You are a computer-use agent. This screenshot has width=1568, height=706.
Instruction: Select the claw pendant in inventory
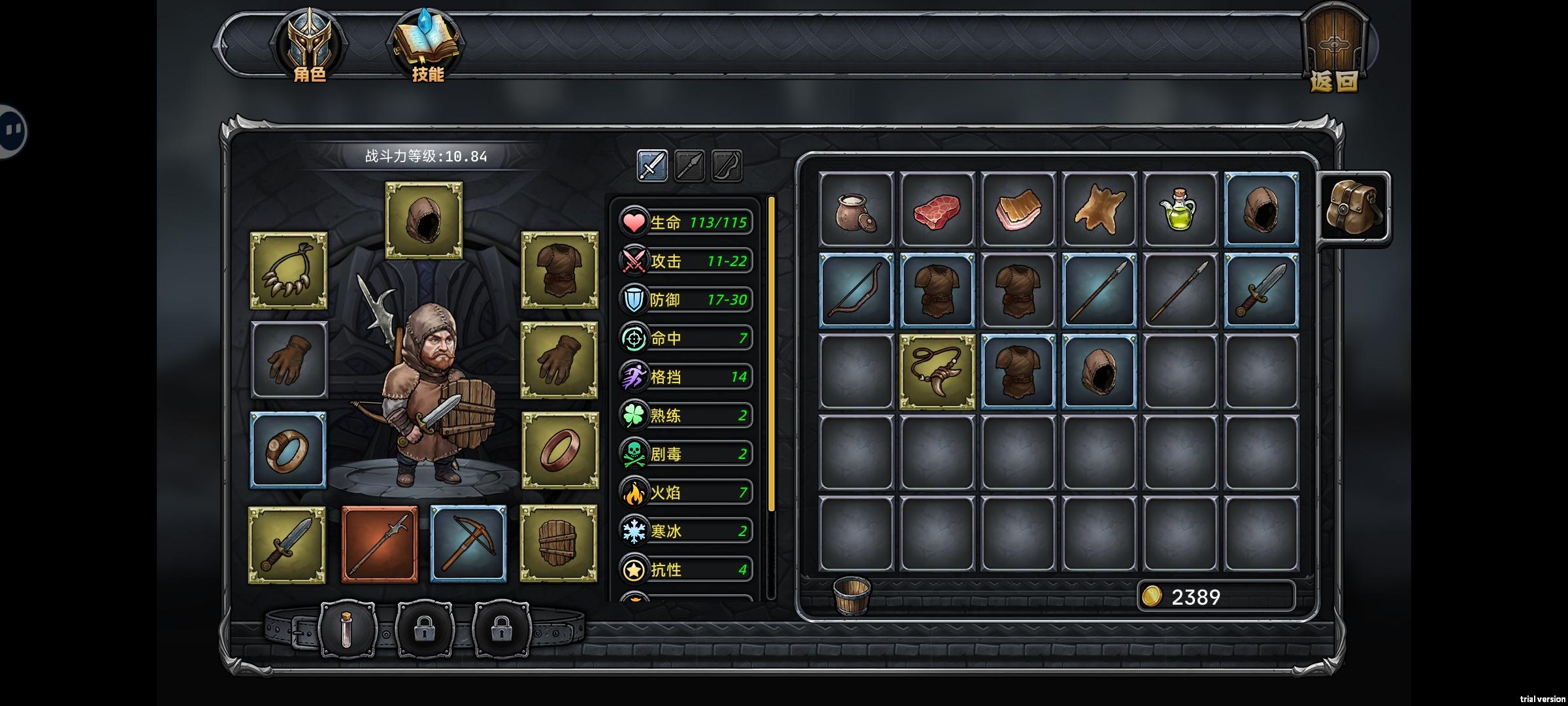[937, 371]
